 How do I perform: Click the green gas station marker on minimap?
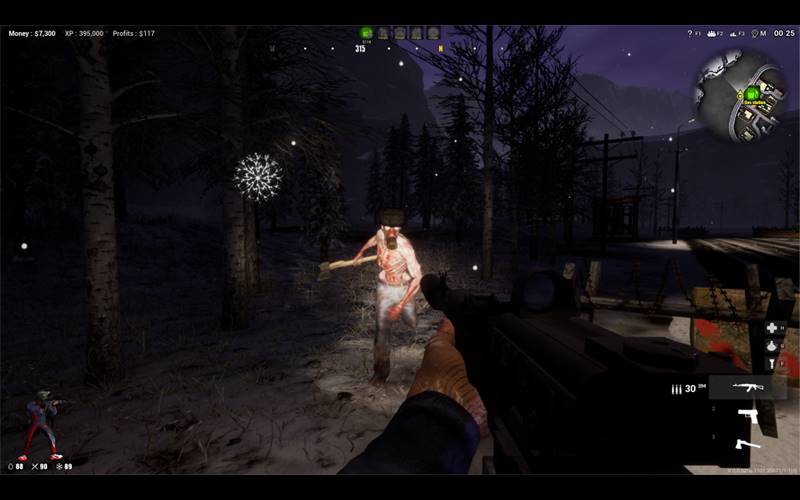(x=751, y=93)
